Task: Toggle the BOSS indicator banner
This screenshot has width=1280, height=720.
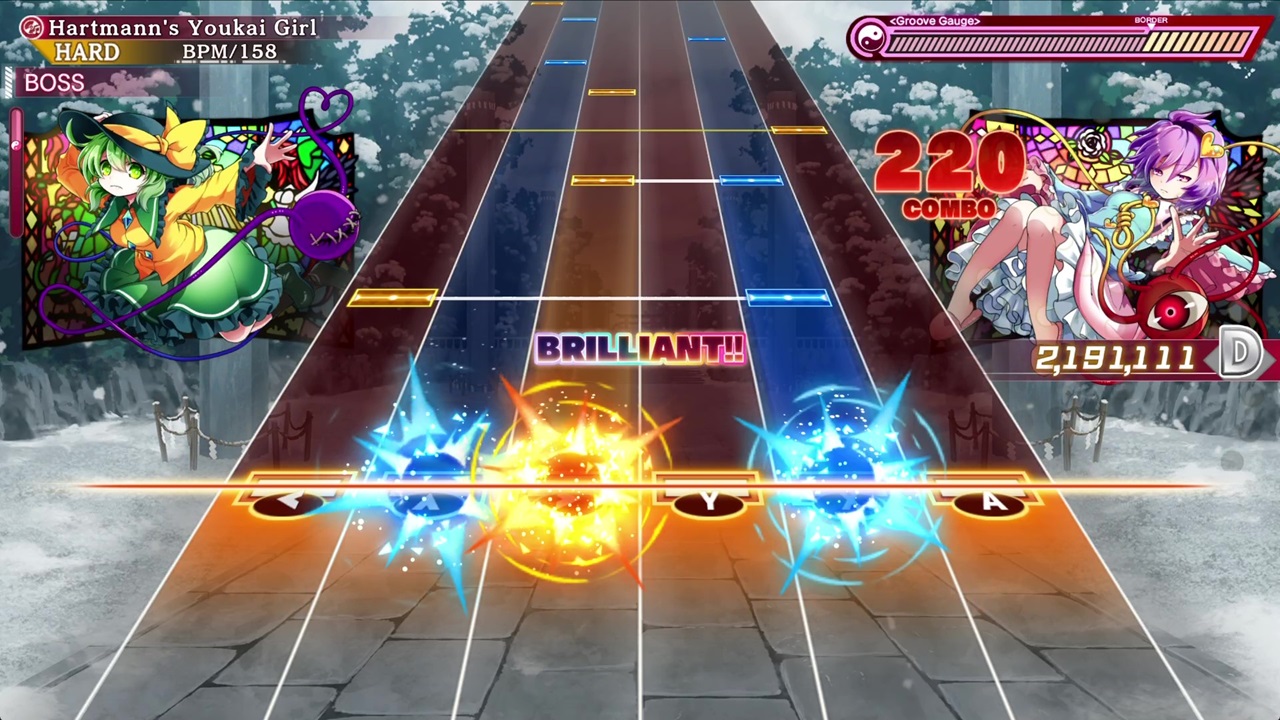Action: click(x=53, y=82)
